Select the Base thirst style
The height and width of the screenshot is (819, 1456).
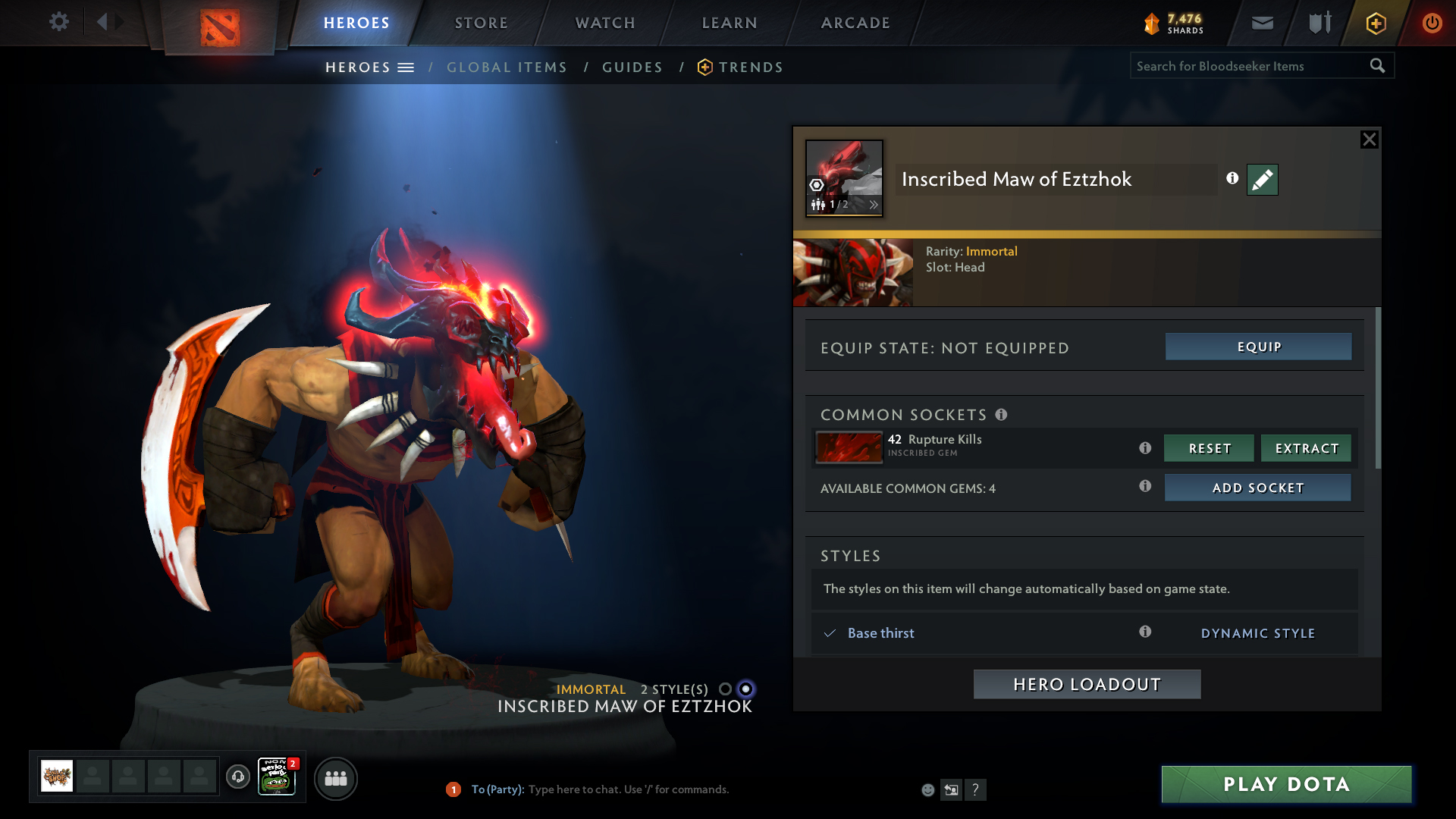click(880, 633)
